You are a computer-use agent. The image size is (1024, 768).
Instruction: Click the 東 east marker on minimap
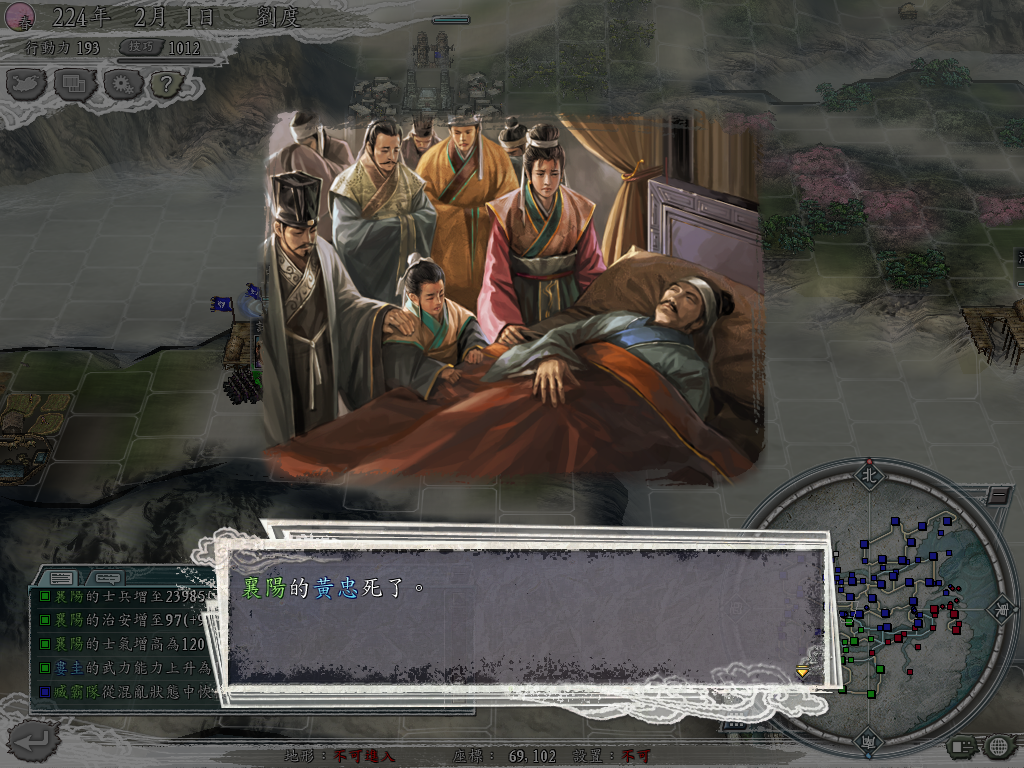click(x=999, y=608)
